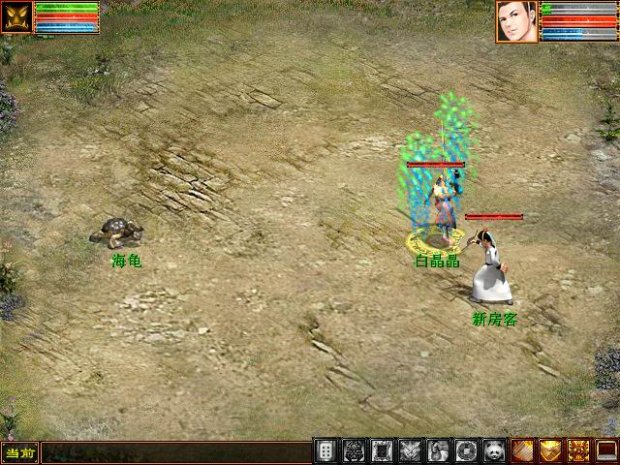Activate the orange shield-shaped icon
Image resolution: width=620 pixels, height=465 pixels.
[550, 452]
